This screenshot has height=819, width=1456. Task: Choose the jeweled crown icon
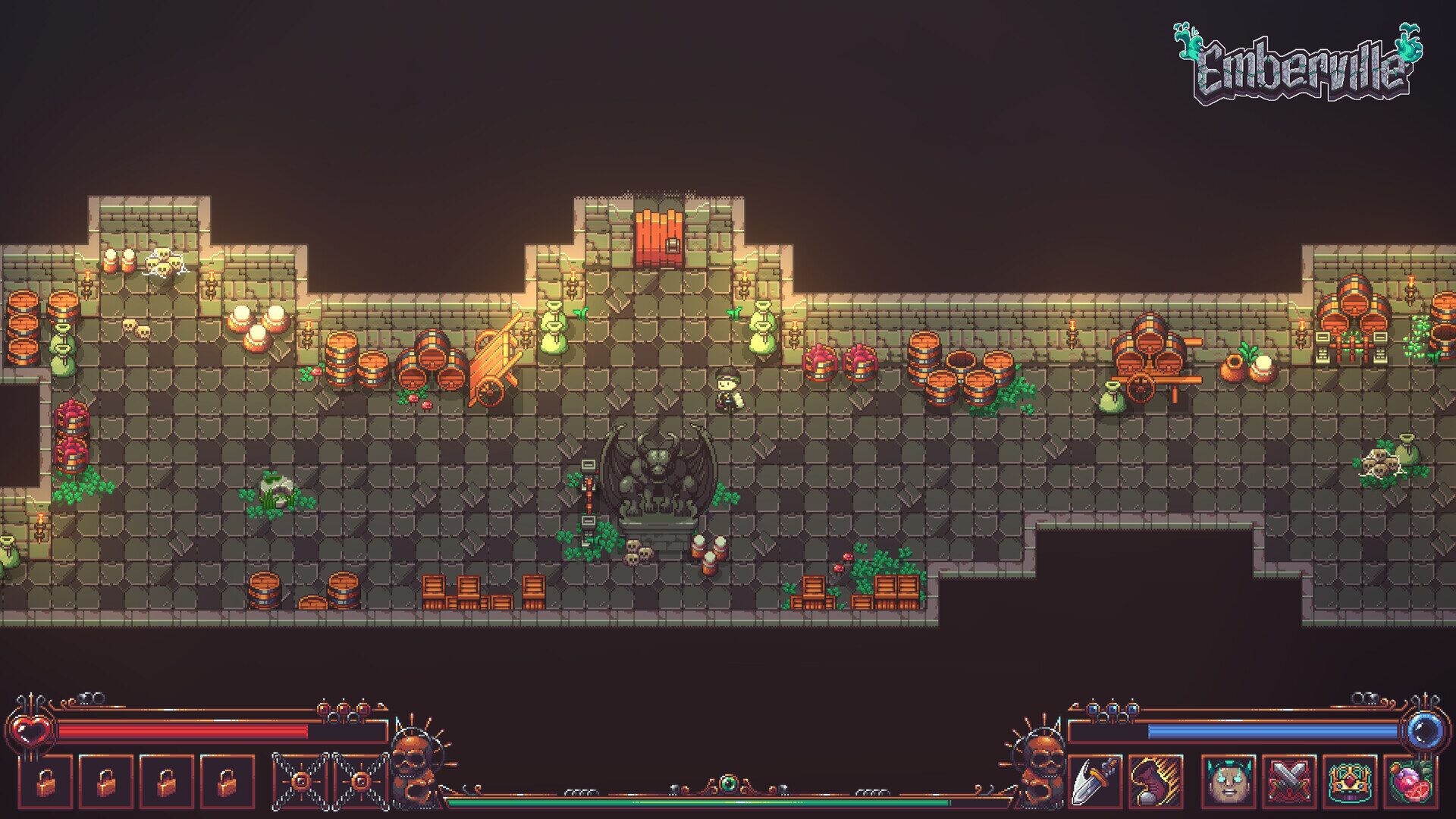pos(1349,781)
